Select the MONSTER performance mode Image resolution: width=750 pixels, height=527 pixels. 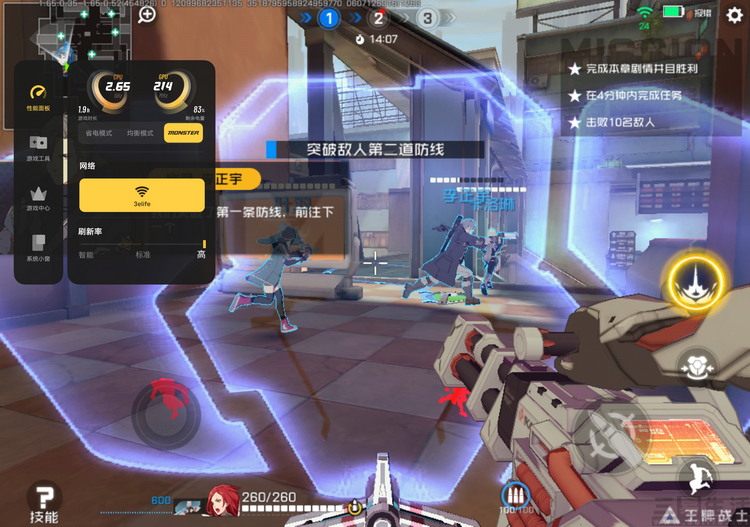tap(183, 133)
